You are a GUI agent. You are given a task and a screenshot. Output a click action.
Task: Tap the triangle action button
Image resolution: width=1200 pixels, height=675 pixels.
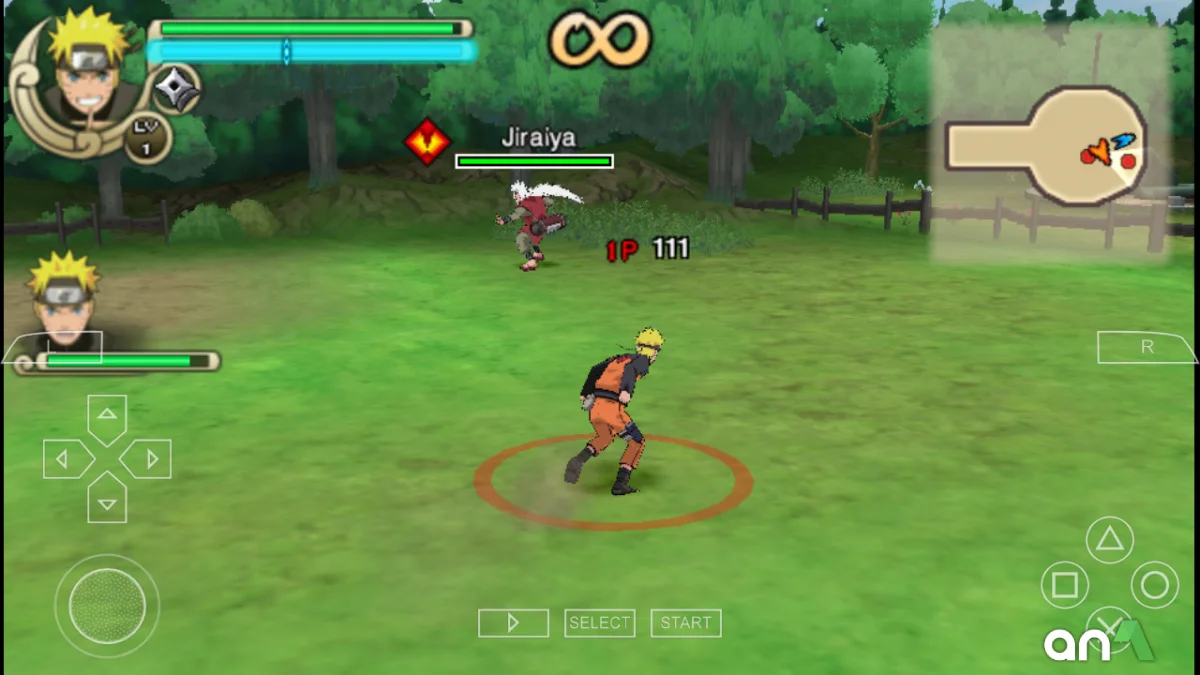[1108, 541]
